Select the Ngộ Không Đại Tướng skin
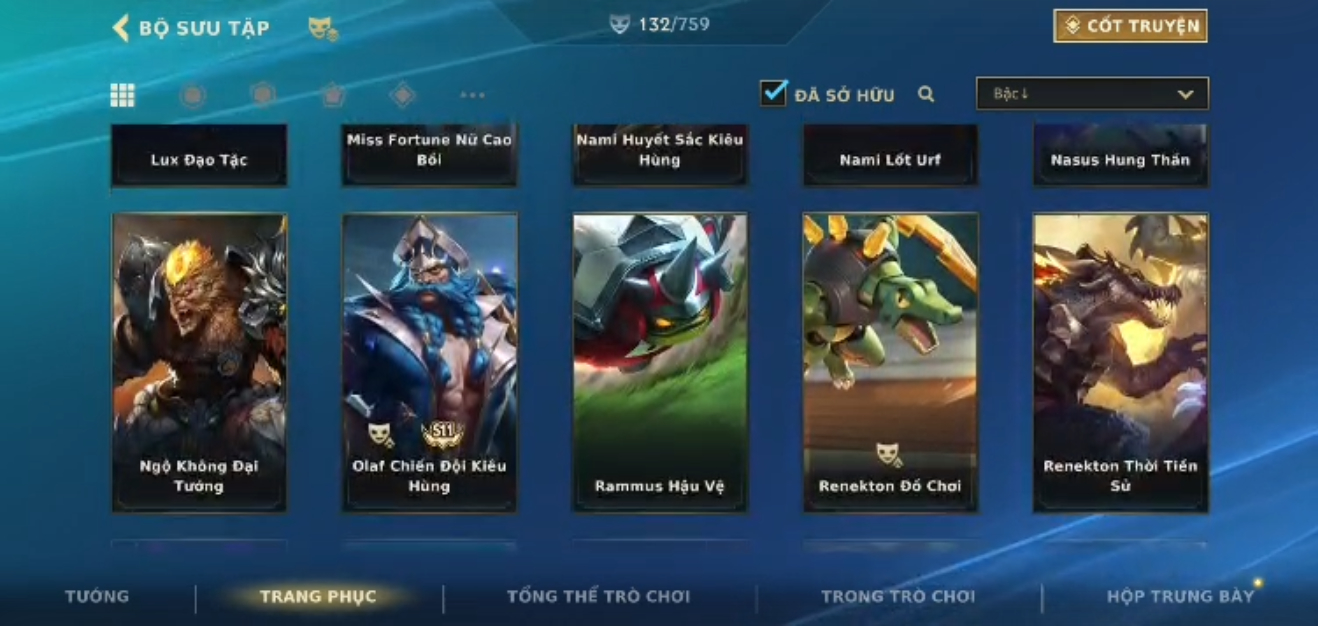Viewport: 1318px width, 626px height. tap(199, 362)
